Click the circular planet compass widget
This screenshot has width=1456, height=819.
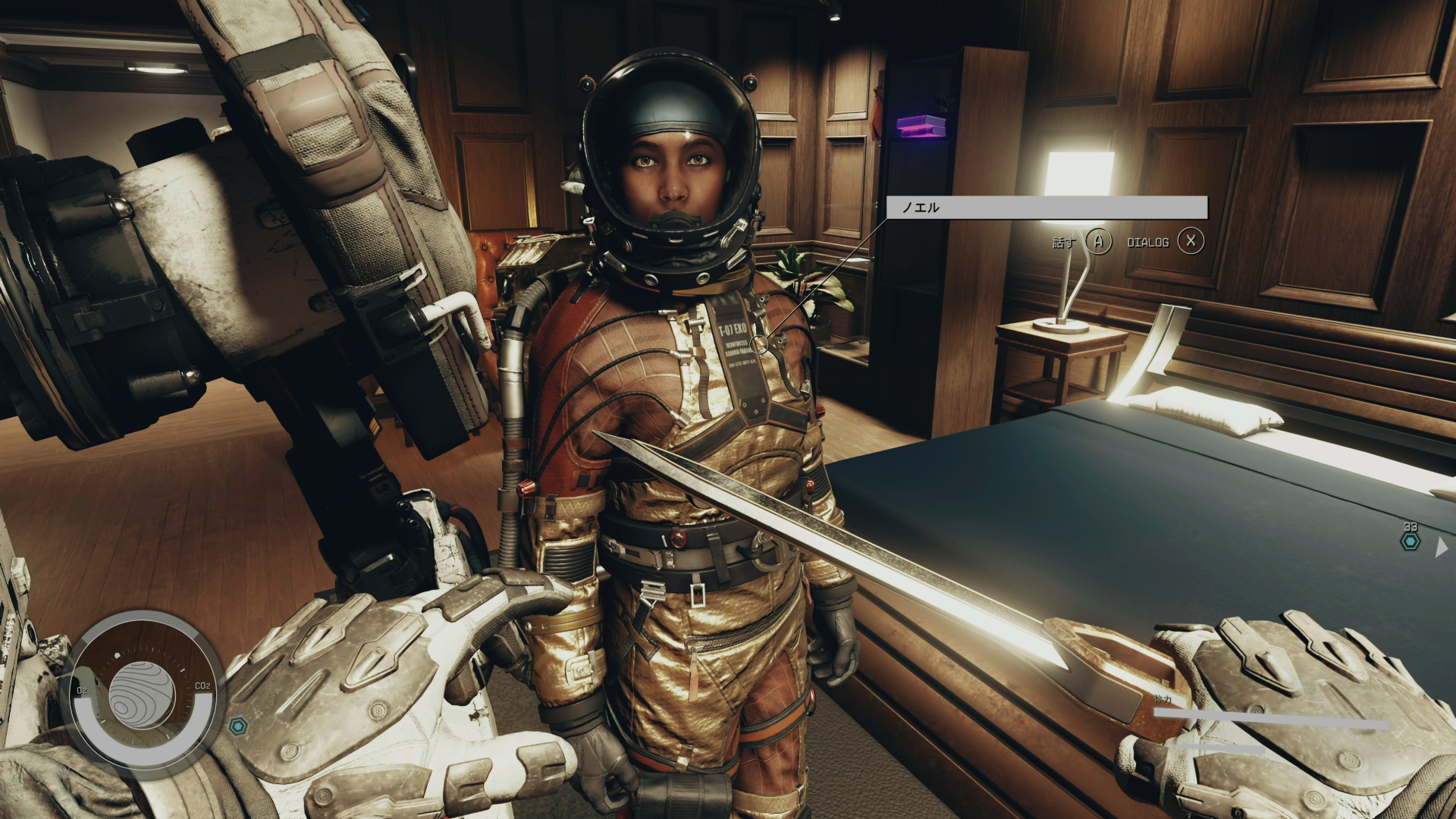click(143, 695)
